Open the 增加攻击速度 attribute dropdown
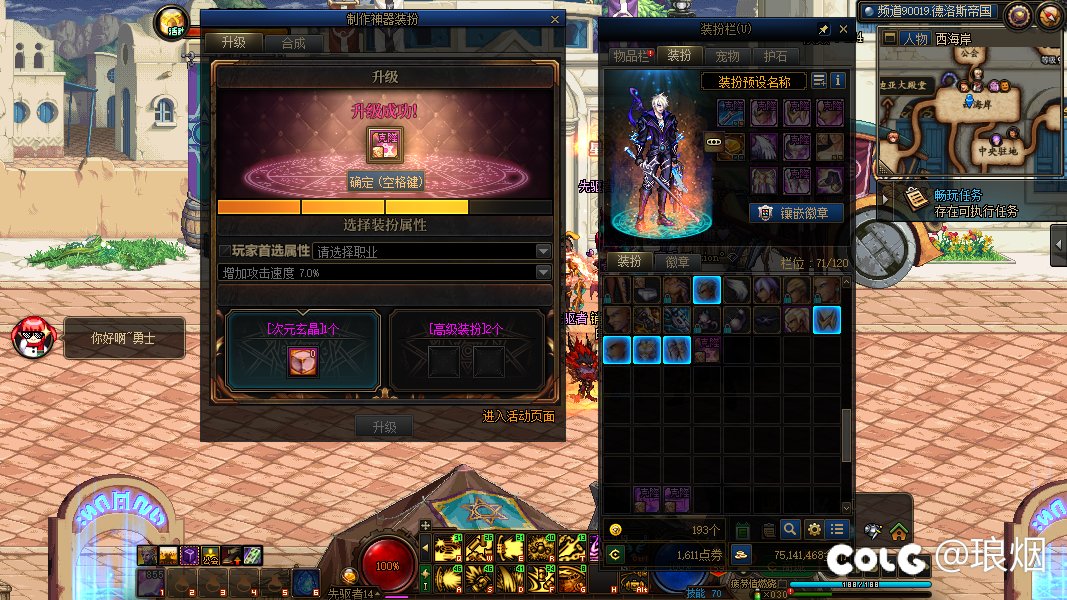Screen dimensions: 1067x600 [385, 273]
